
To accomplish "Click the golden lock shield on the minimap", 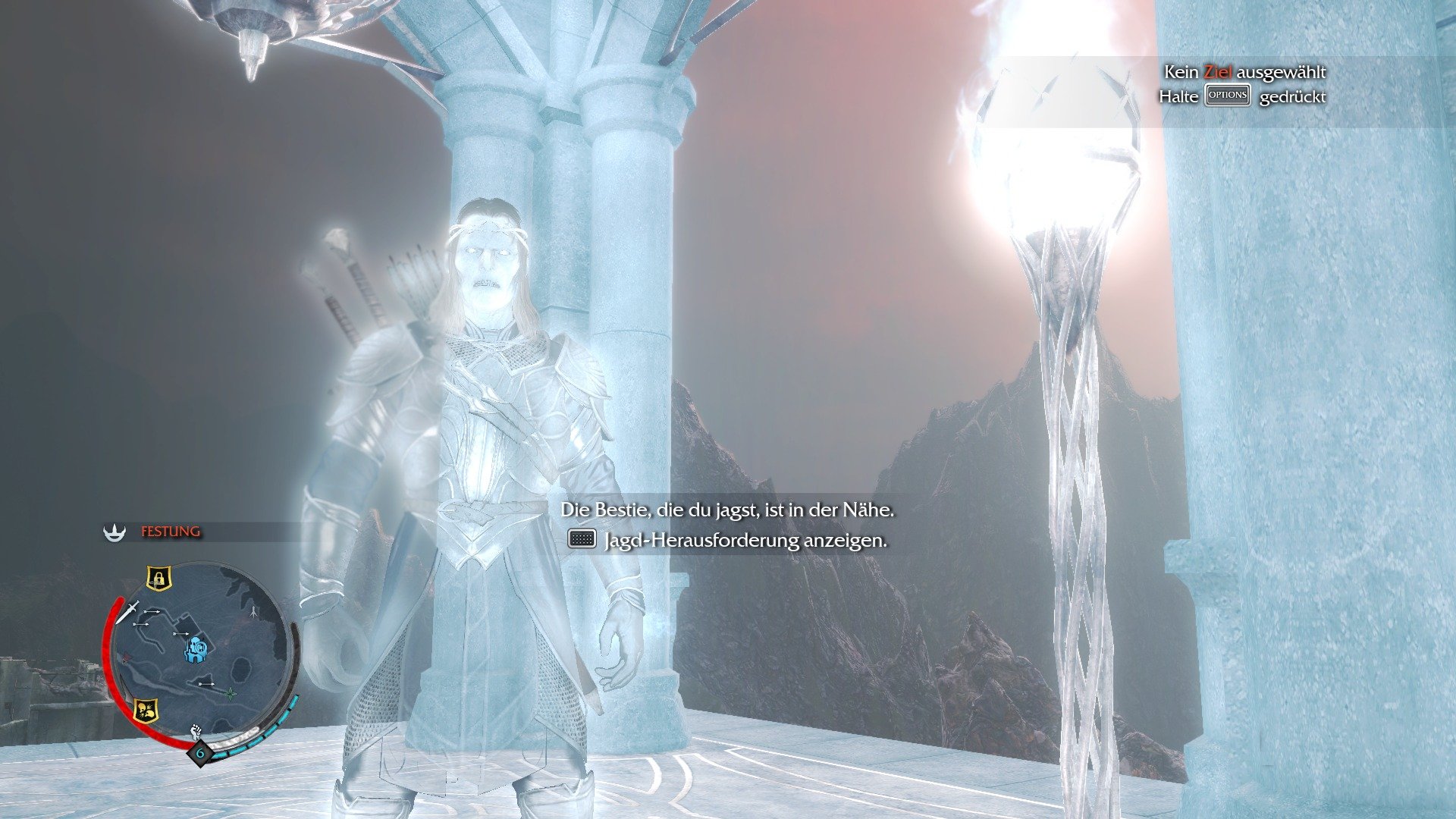I will [158, 579].
